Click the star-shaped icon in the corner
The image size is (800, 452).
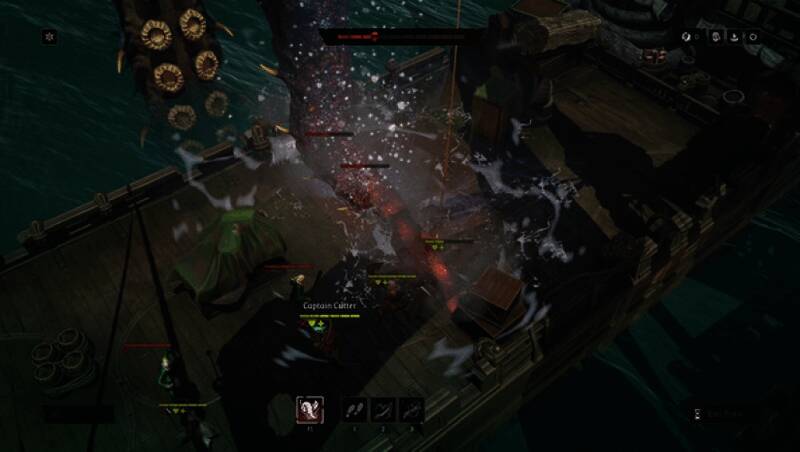click(x=47, y=37)
